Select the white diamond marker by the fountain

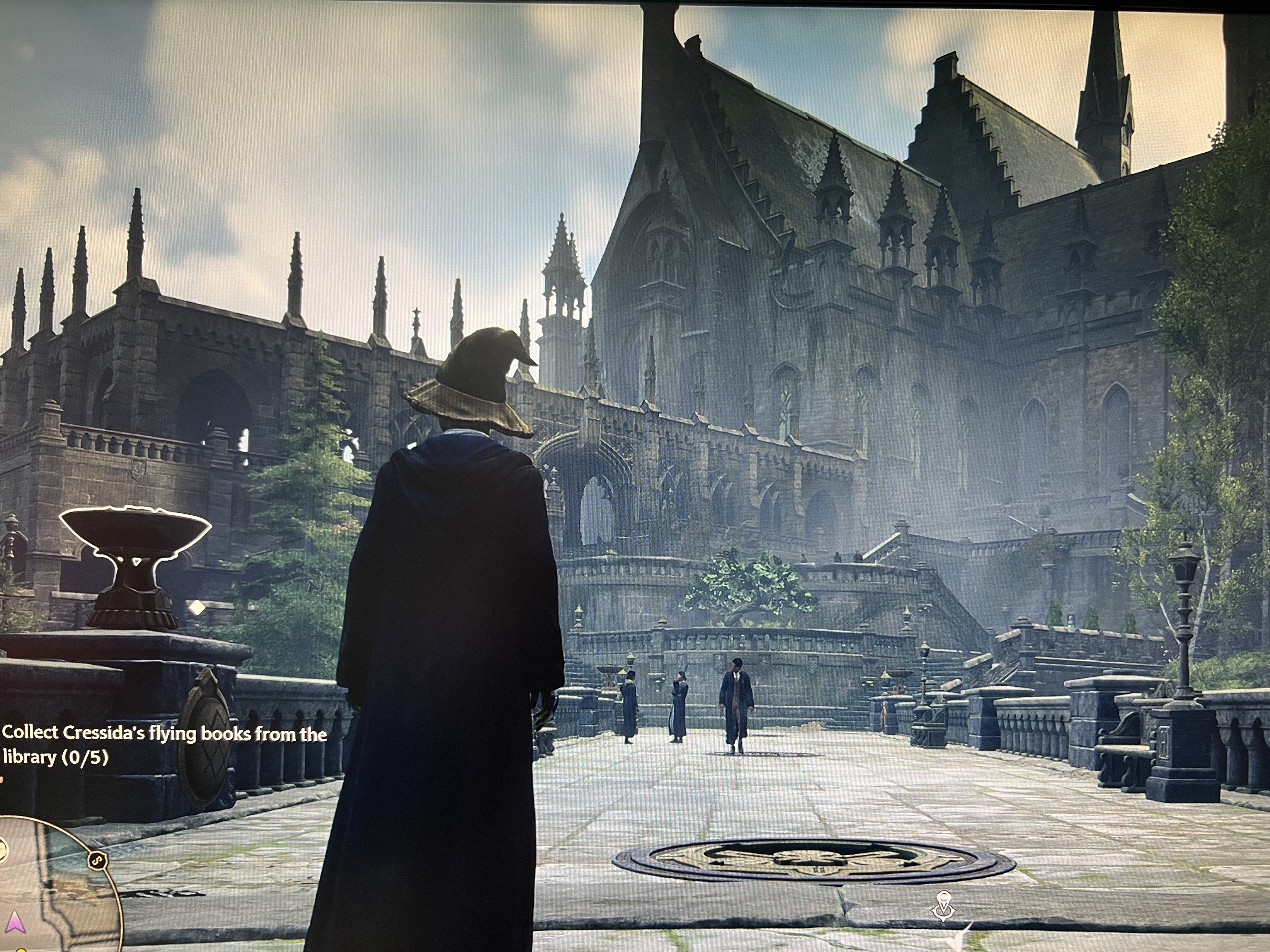coord(197,607)
